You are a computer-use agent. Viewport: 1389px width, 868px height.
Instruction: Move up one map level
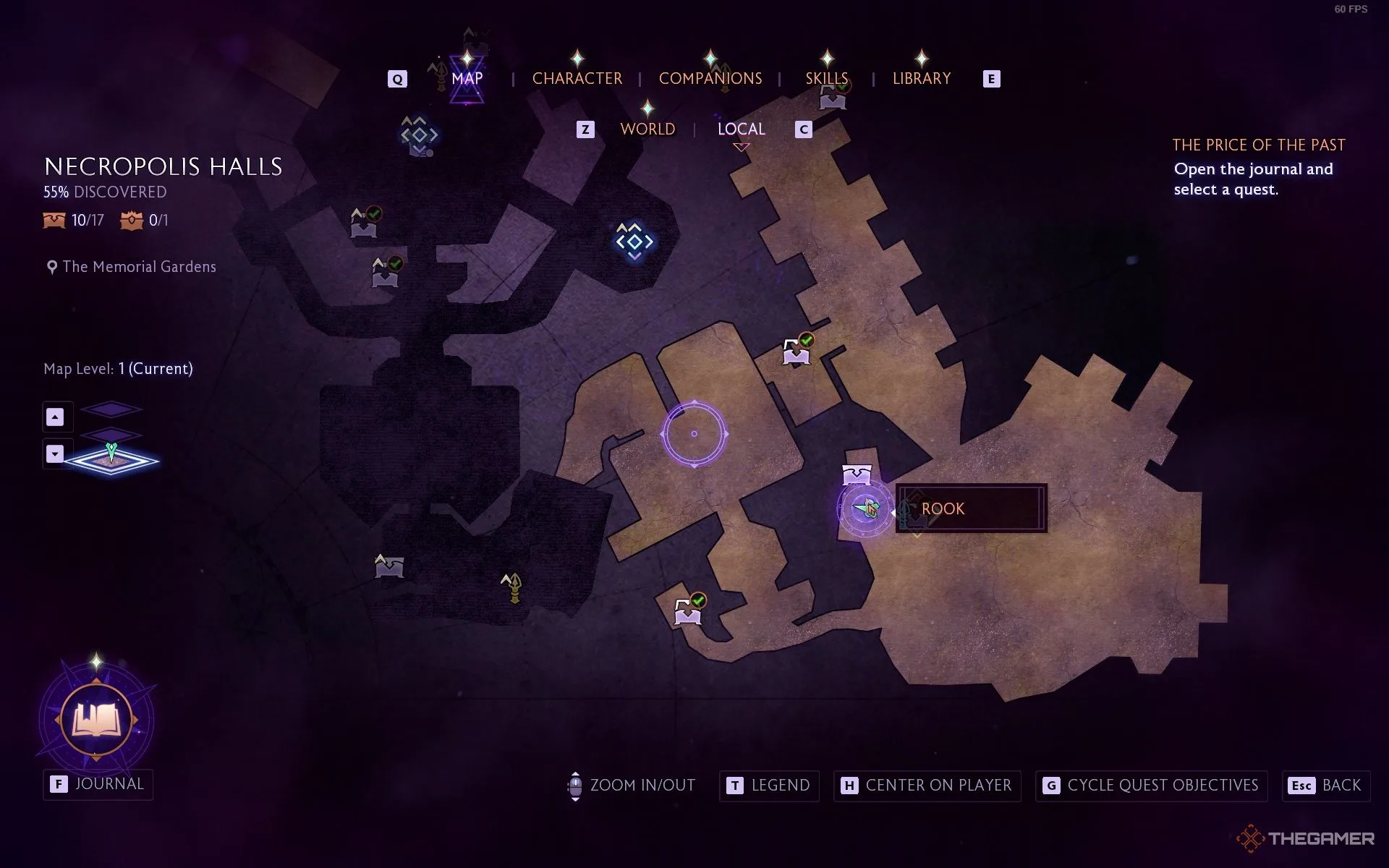(55, 417)
